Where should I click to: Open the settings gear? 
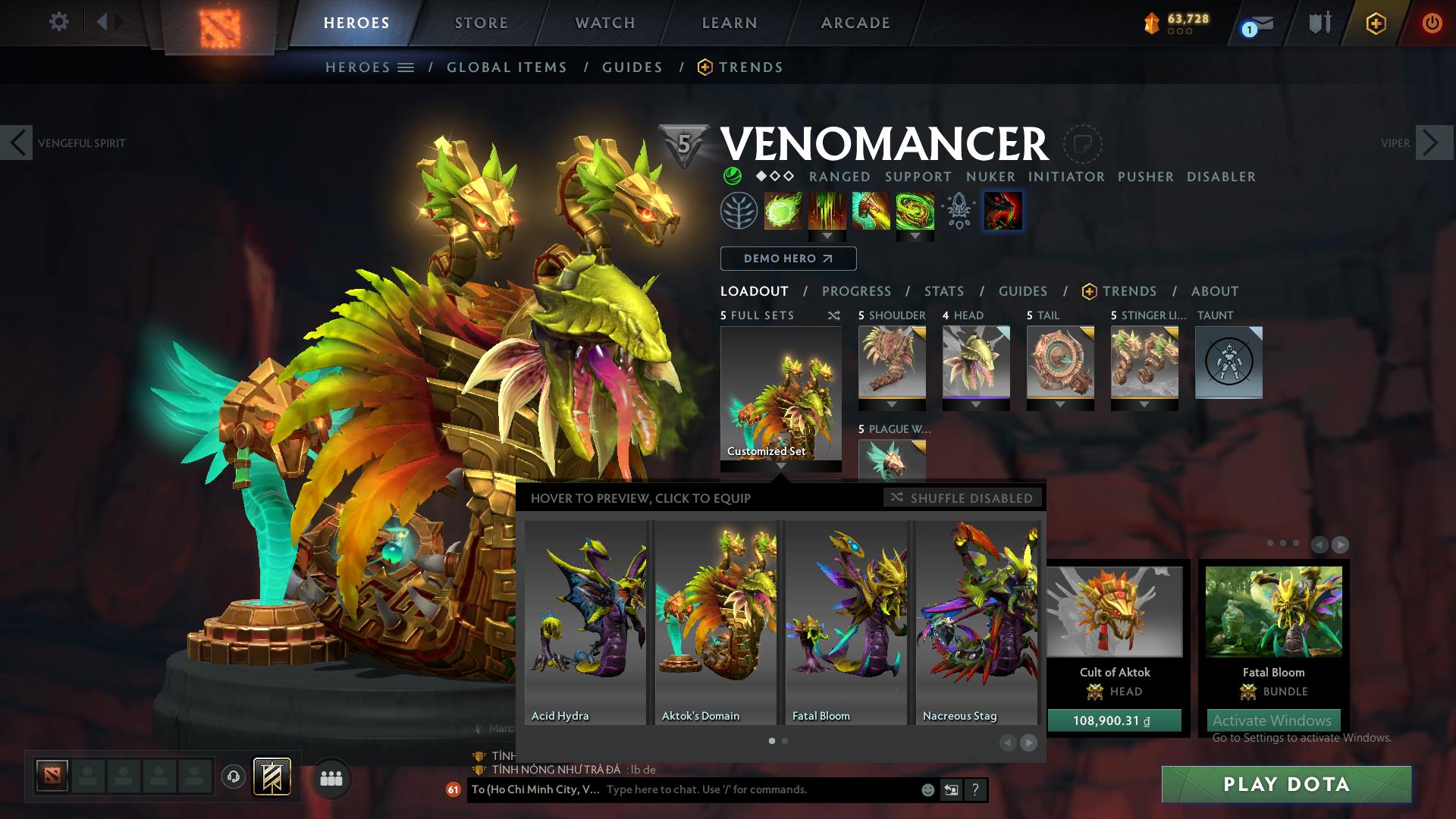pos(59,22)
